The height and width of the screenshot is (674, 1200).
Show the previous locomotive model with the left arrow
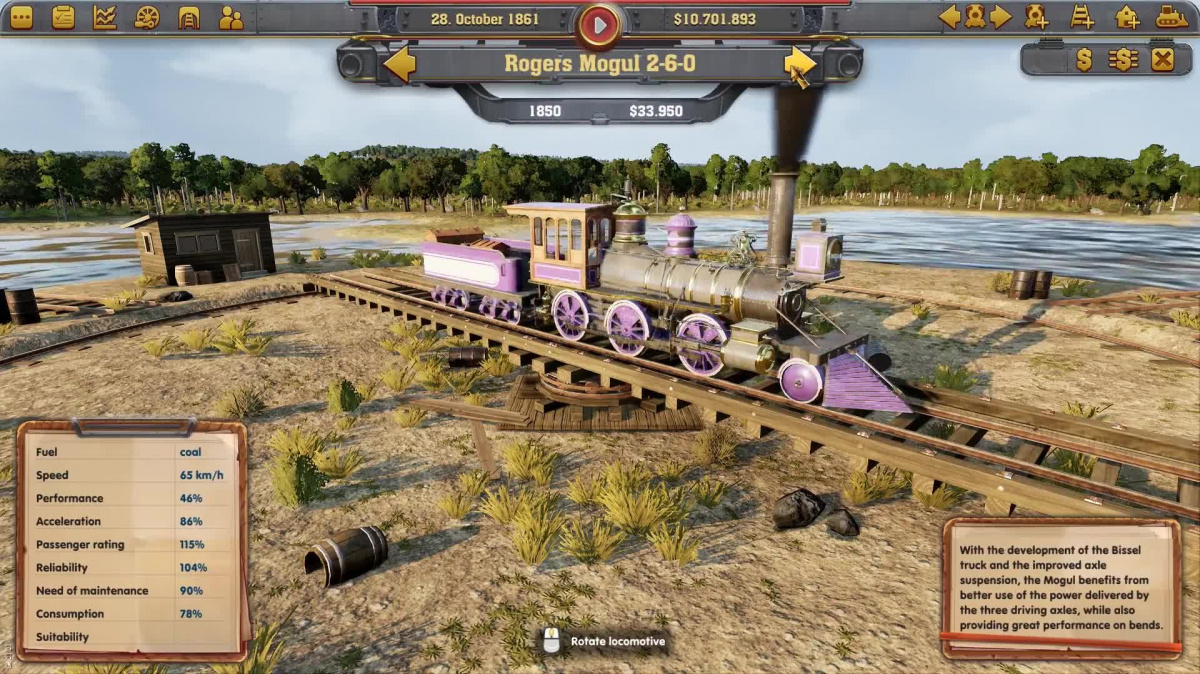point(400,64)
